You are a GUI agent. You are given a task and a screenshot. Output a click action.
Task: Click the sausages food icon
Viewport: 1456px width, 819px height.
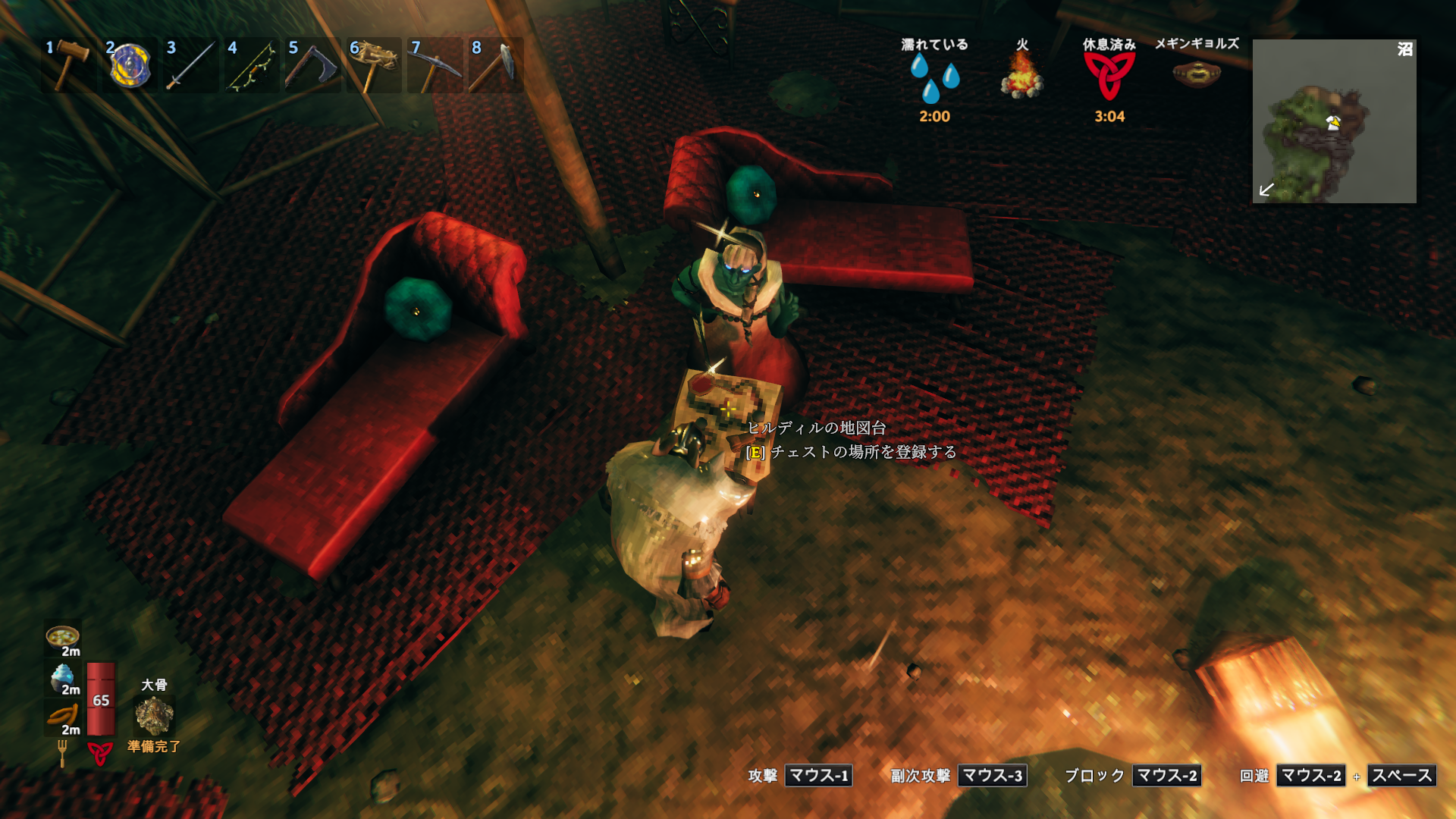tap(62, 716)
